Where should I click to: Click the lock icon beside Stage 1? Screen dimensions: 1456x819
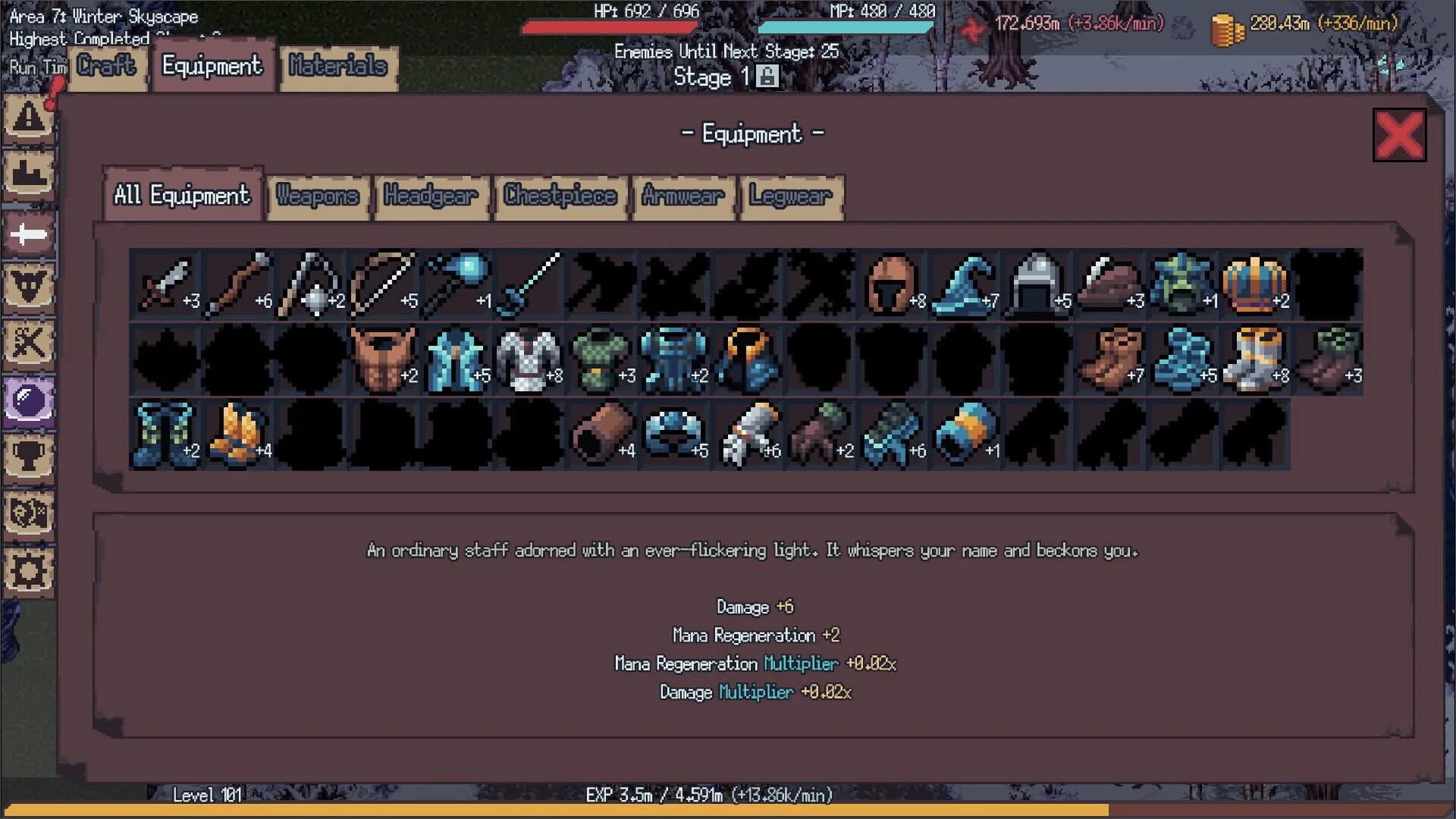point(768,77)
